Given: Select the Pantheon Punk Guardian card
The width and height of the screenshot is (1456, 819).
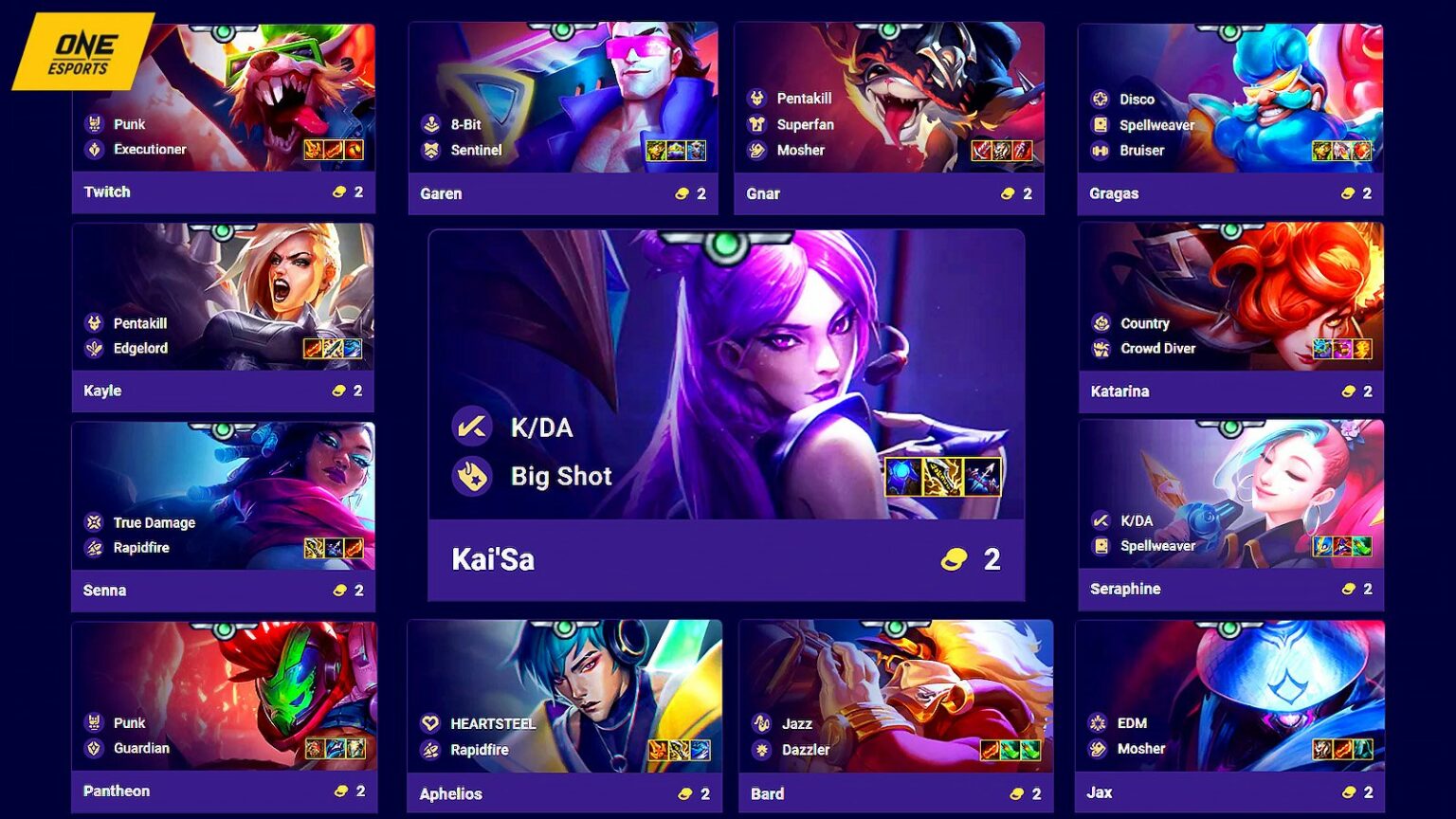Looking at the screenshot, I should pos(224,716).
